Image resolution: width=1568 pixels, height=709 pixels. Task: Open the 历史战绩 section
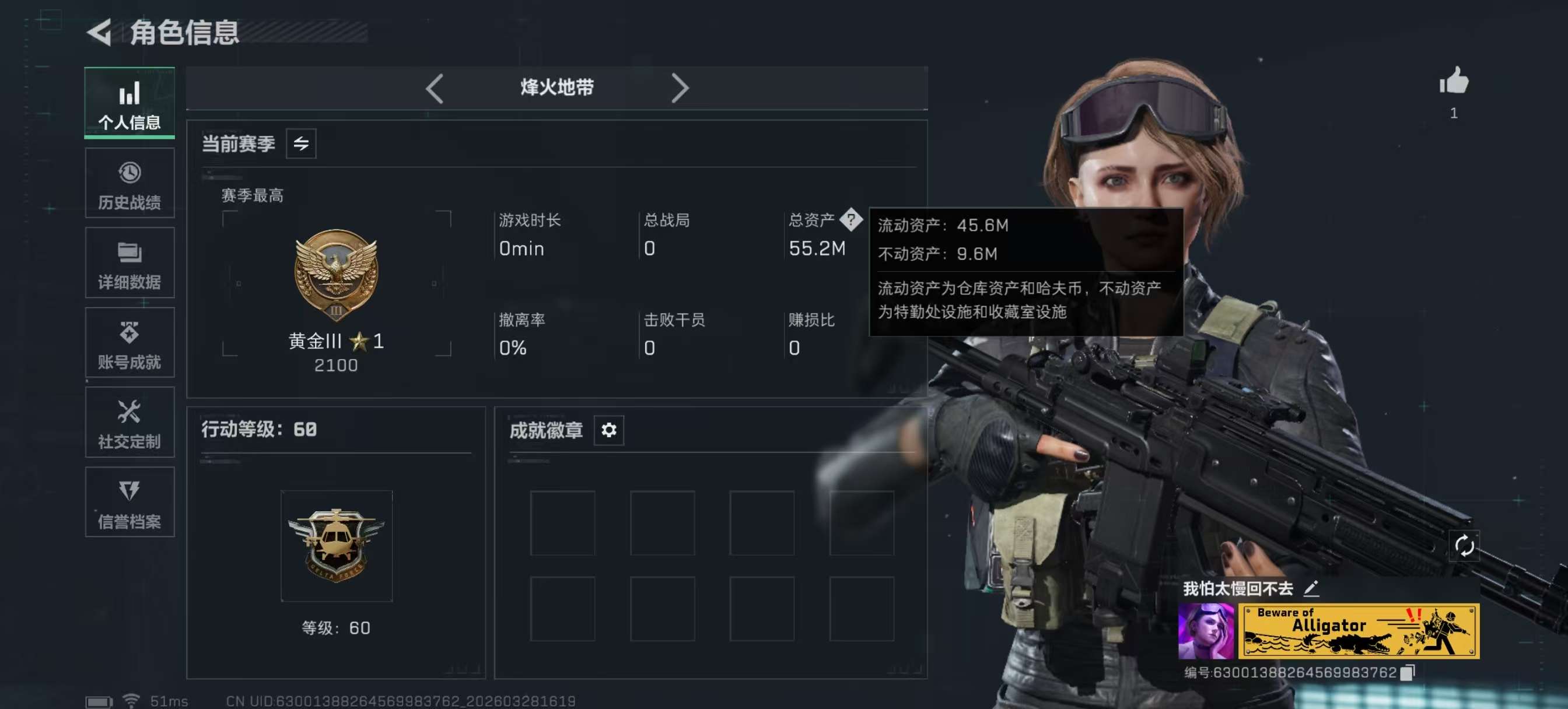click(x=128, y=182)
